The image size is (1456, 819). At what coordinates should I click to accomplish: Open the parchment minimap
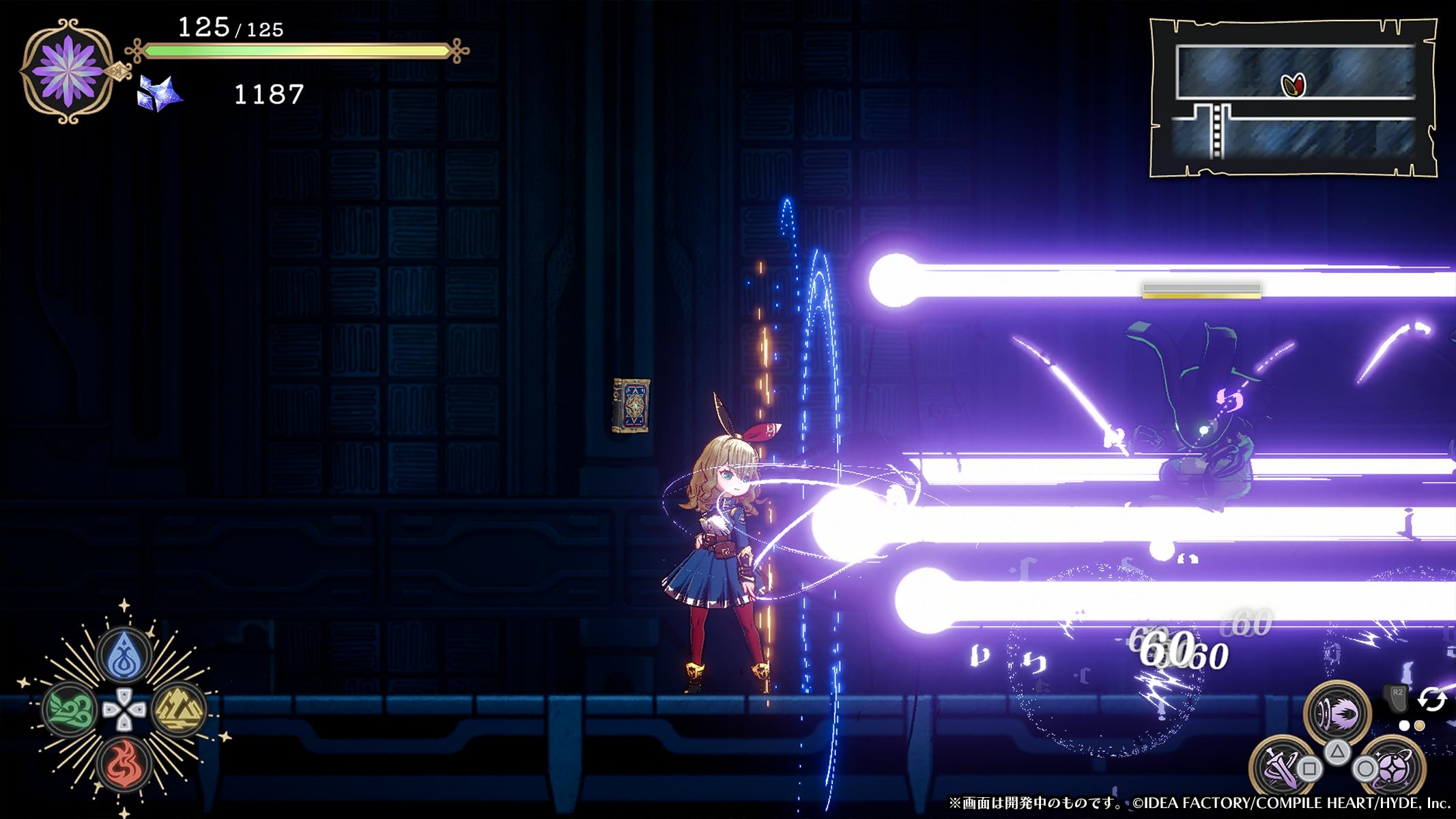[x=1294, y=99]
